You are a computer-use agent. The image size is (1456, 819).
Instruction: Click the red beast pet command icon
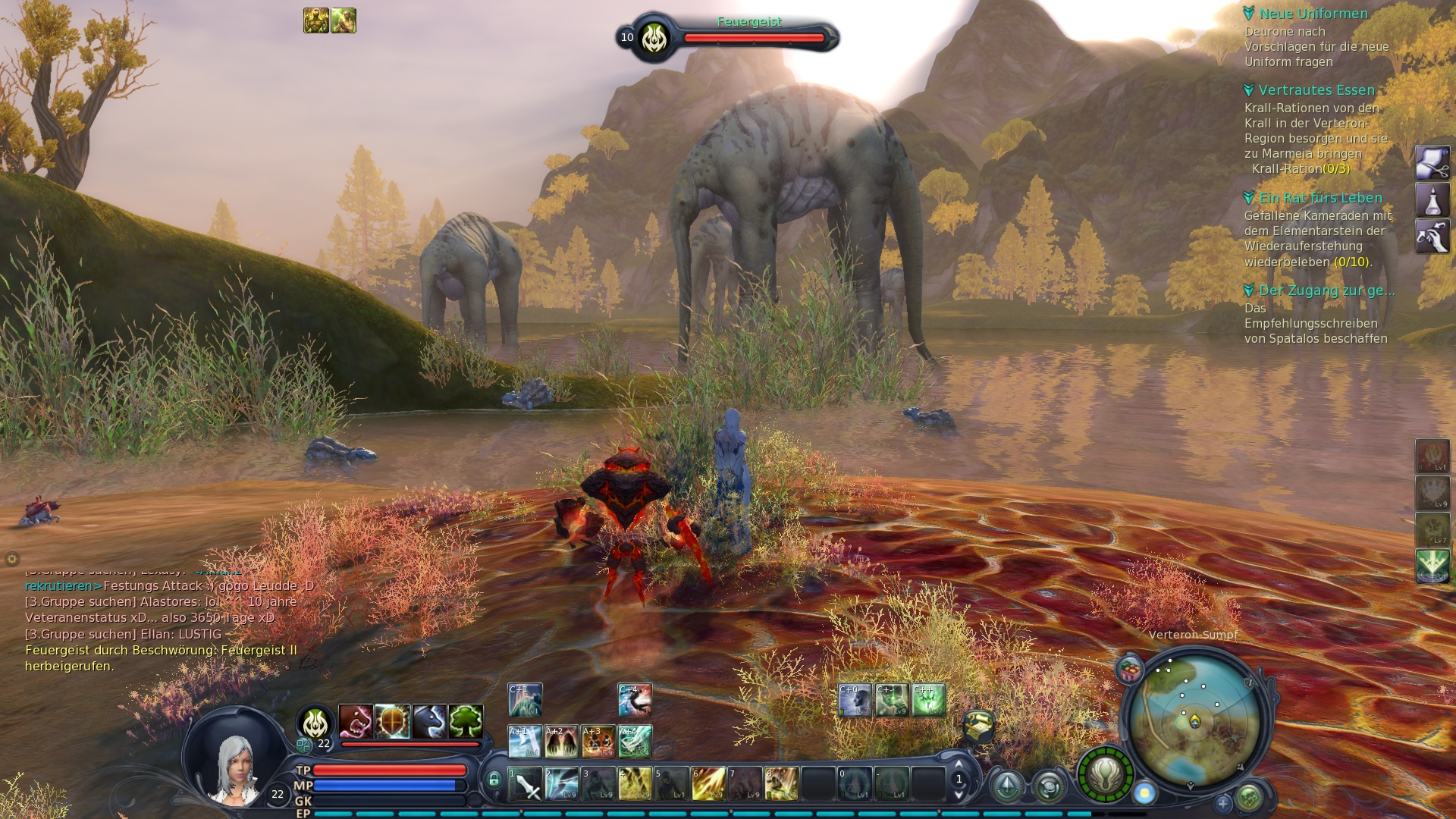355,721
